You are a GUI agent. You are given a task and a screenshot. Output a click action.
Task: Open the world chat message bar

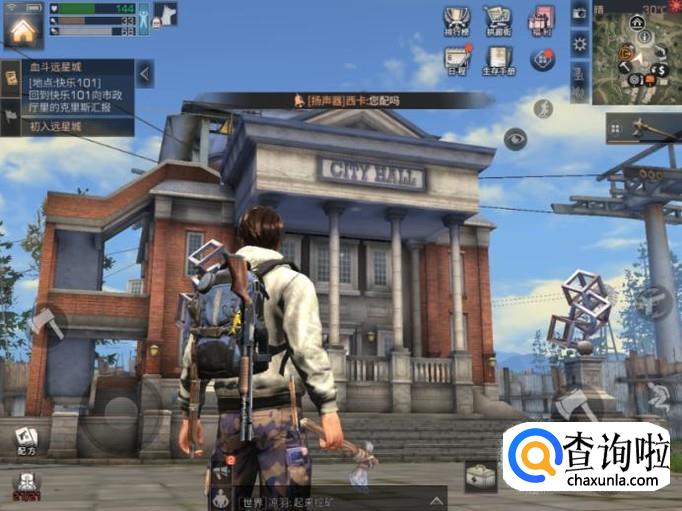(x=330, y=499)
